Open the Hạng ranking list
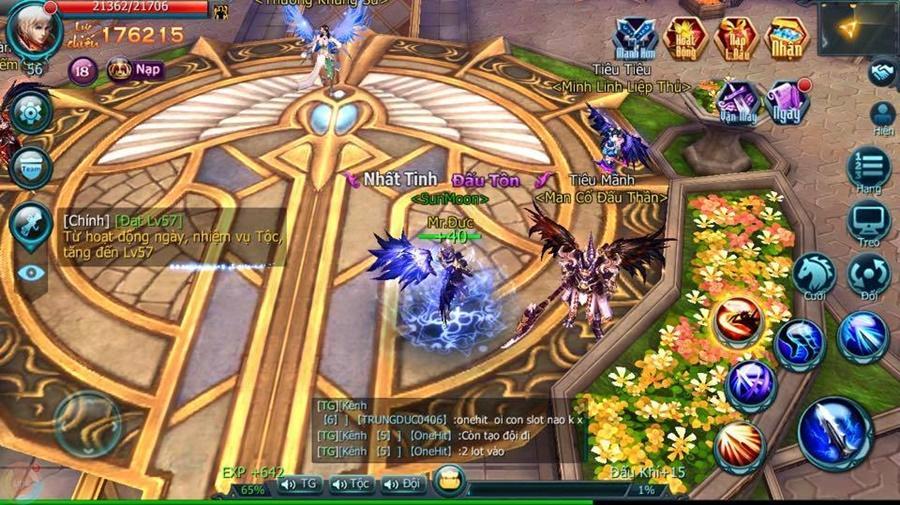The height and width of the screenshot is (505, 900). coord(869,169)
